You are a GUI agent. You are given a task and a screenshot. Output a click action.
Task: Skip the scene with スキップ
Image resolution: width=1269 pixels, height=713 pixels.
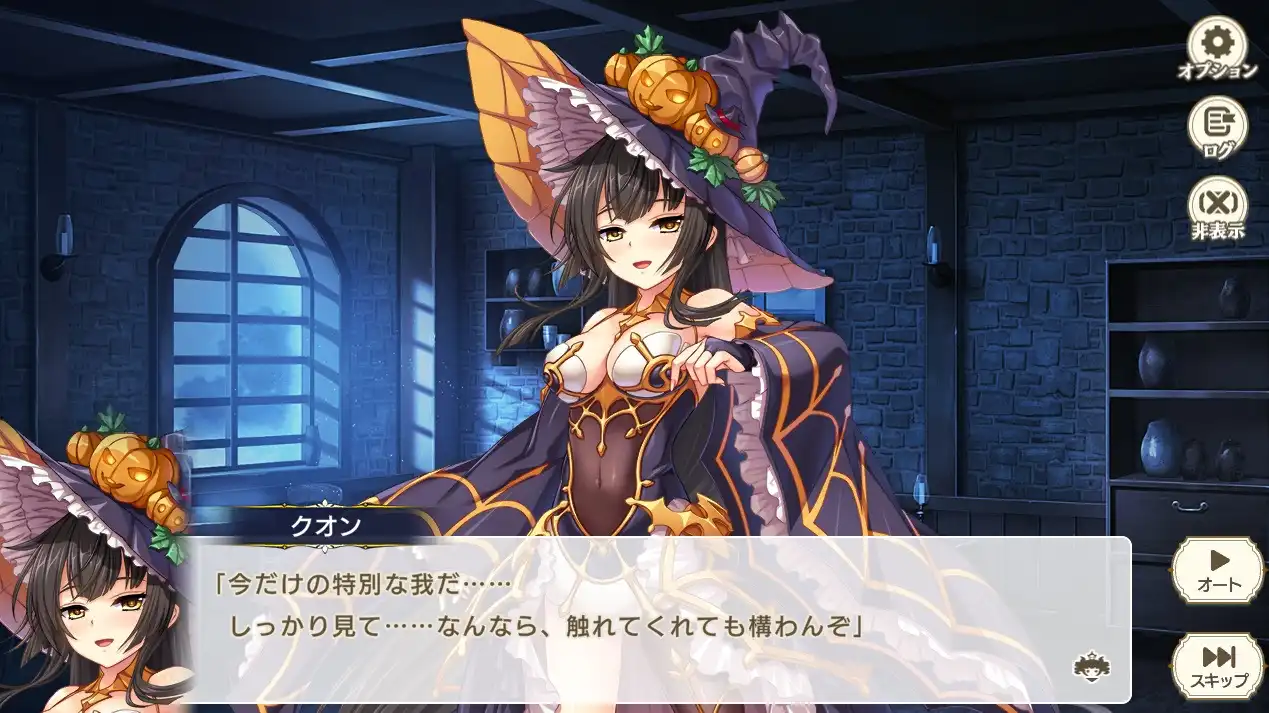pyautogui.click(x=1218, y=665)
